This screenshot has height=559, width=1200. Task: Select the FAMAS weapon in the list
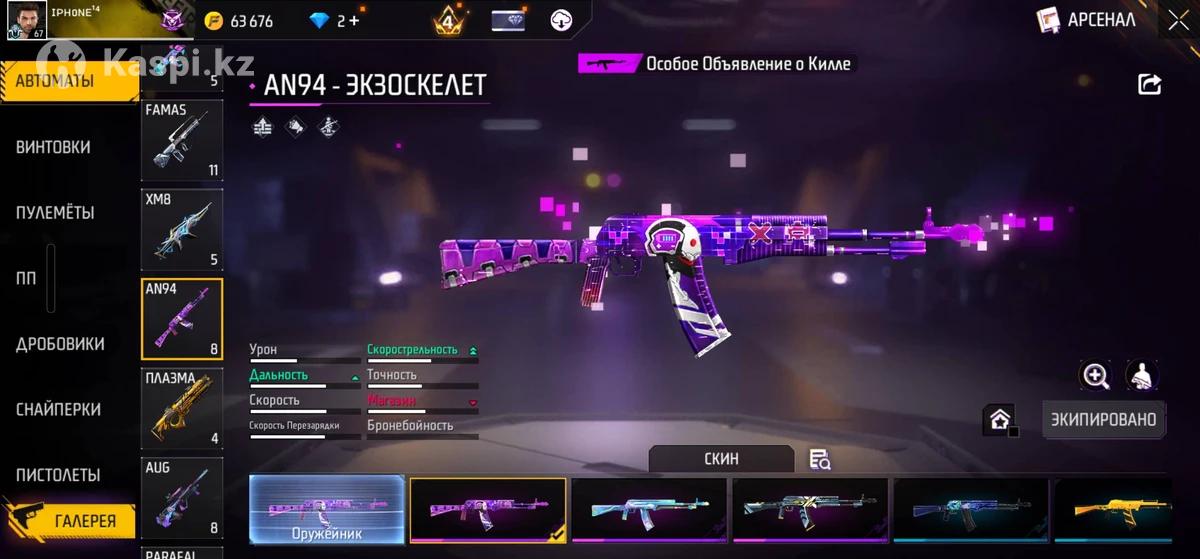(x=181, y=140)
